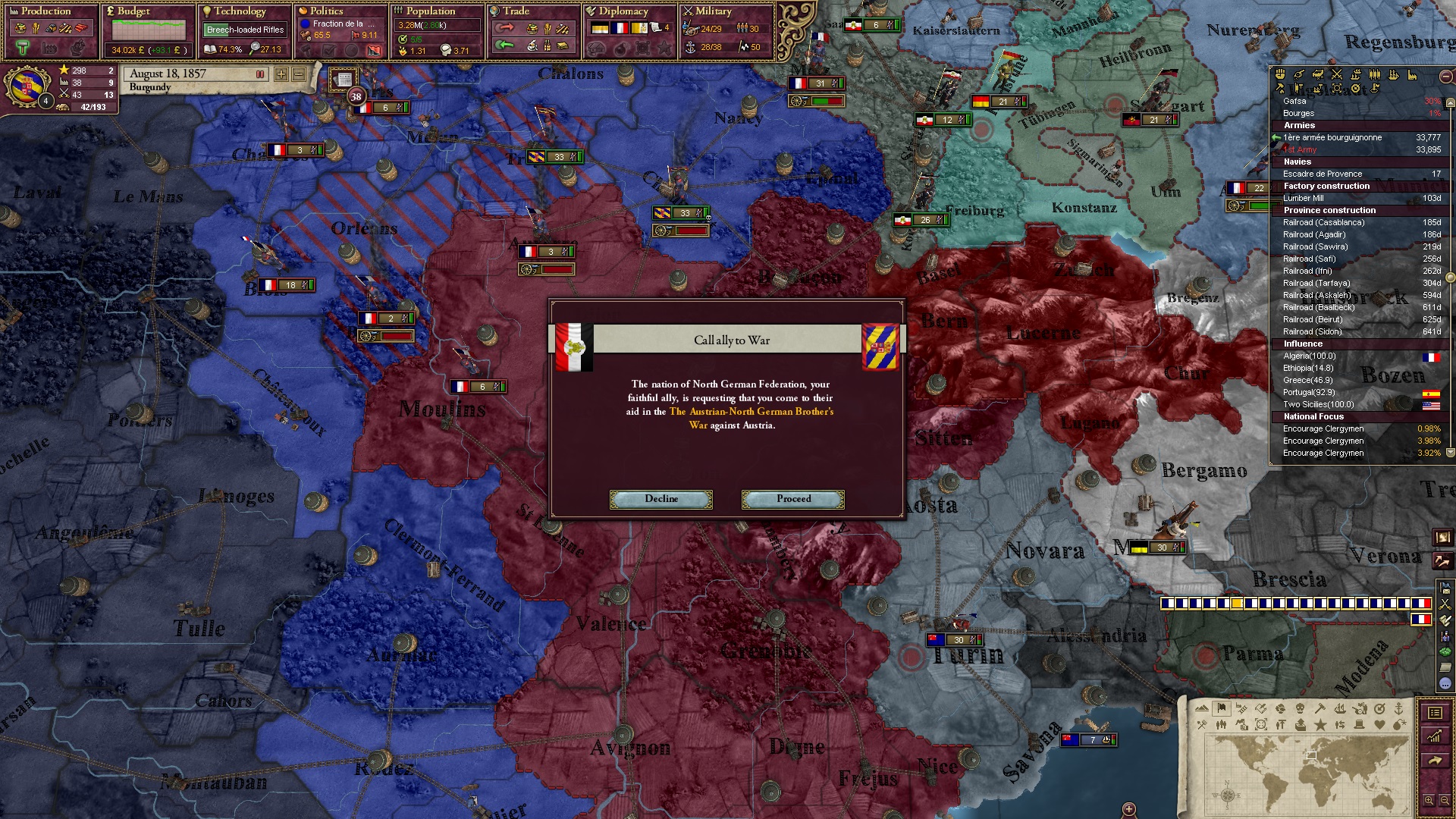Open the Production tab
The image size is (1456, 819).
(45, 11)
